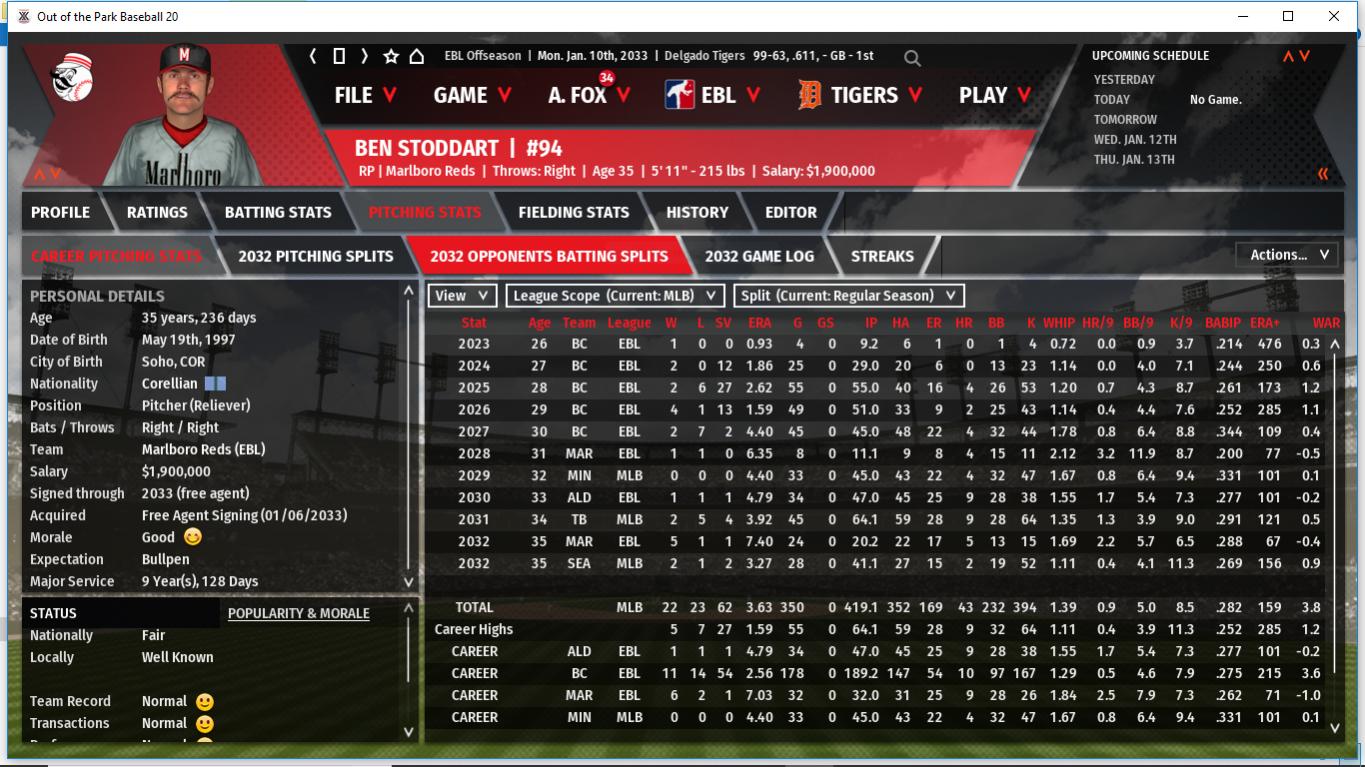The width and height of the screenshot is (1365, 767).
Task: Open the League Scope dropdown
Action: pos(615,295)
